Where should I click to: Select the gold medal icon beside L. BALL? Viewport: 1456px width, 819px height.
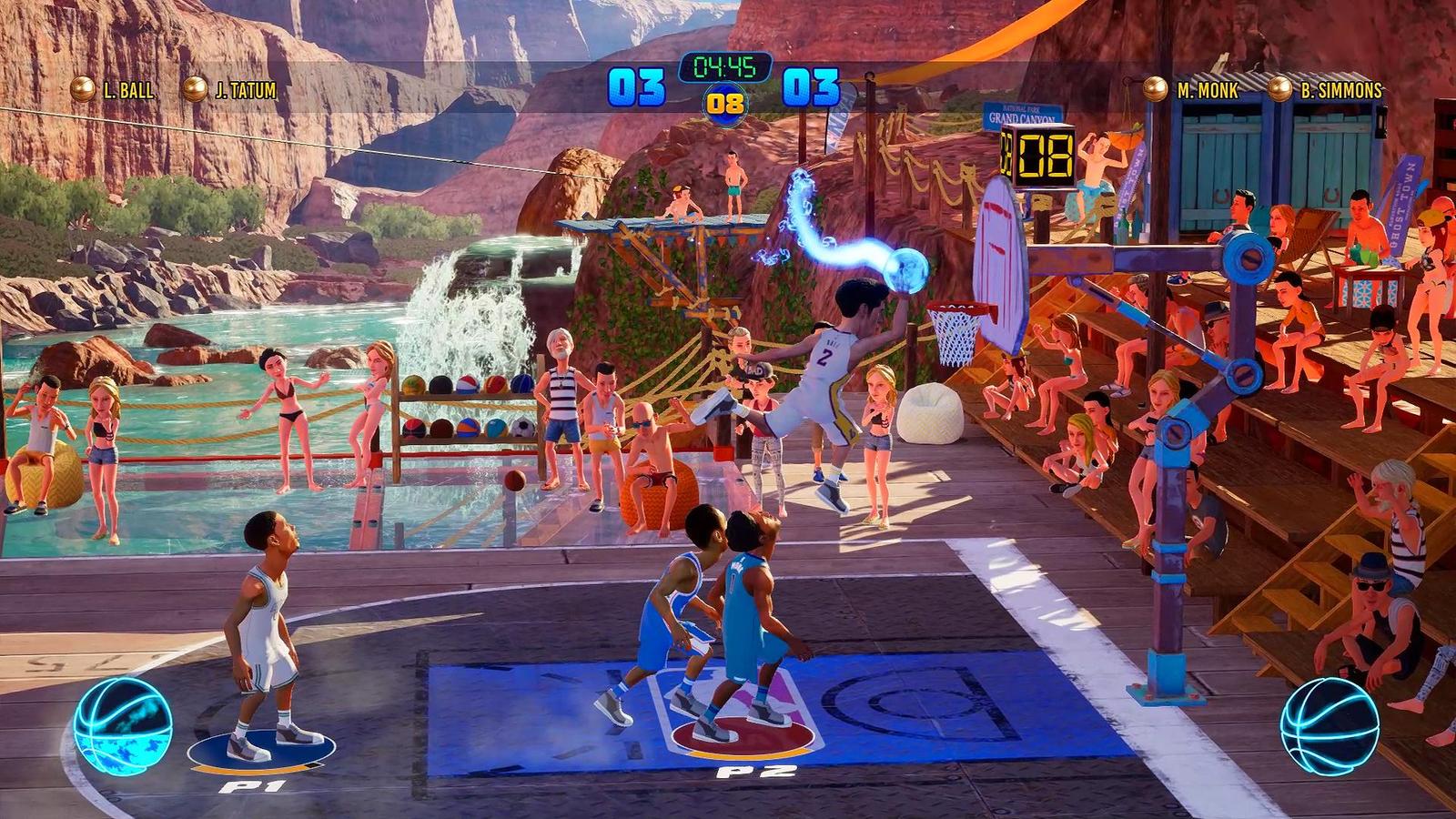(82, 89)
